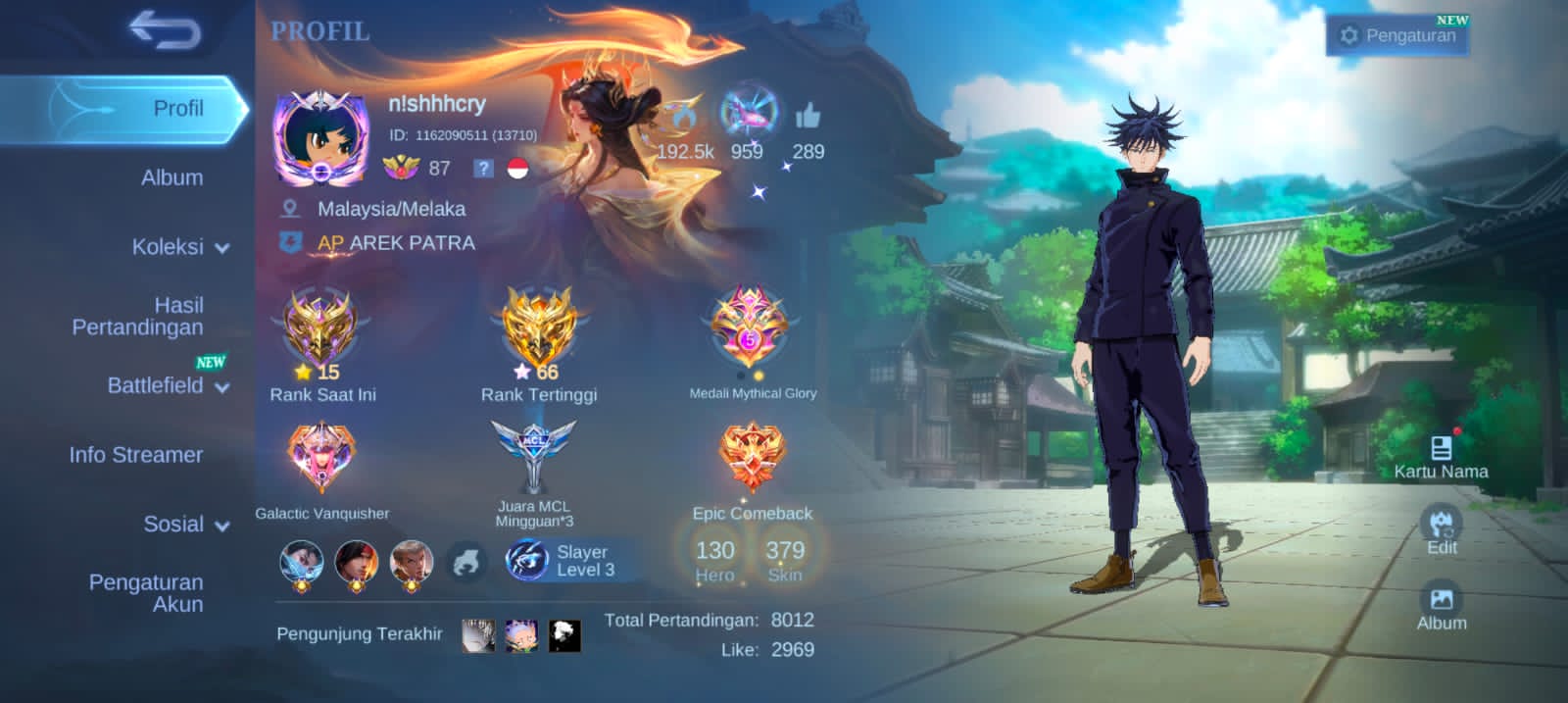Expand the Koleksi menu
Viewport: 1568px width, 703px height.
coord(179,247)
